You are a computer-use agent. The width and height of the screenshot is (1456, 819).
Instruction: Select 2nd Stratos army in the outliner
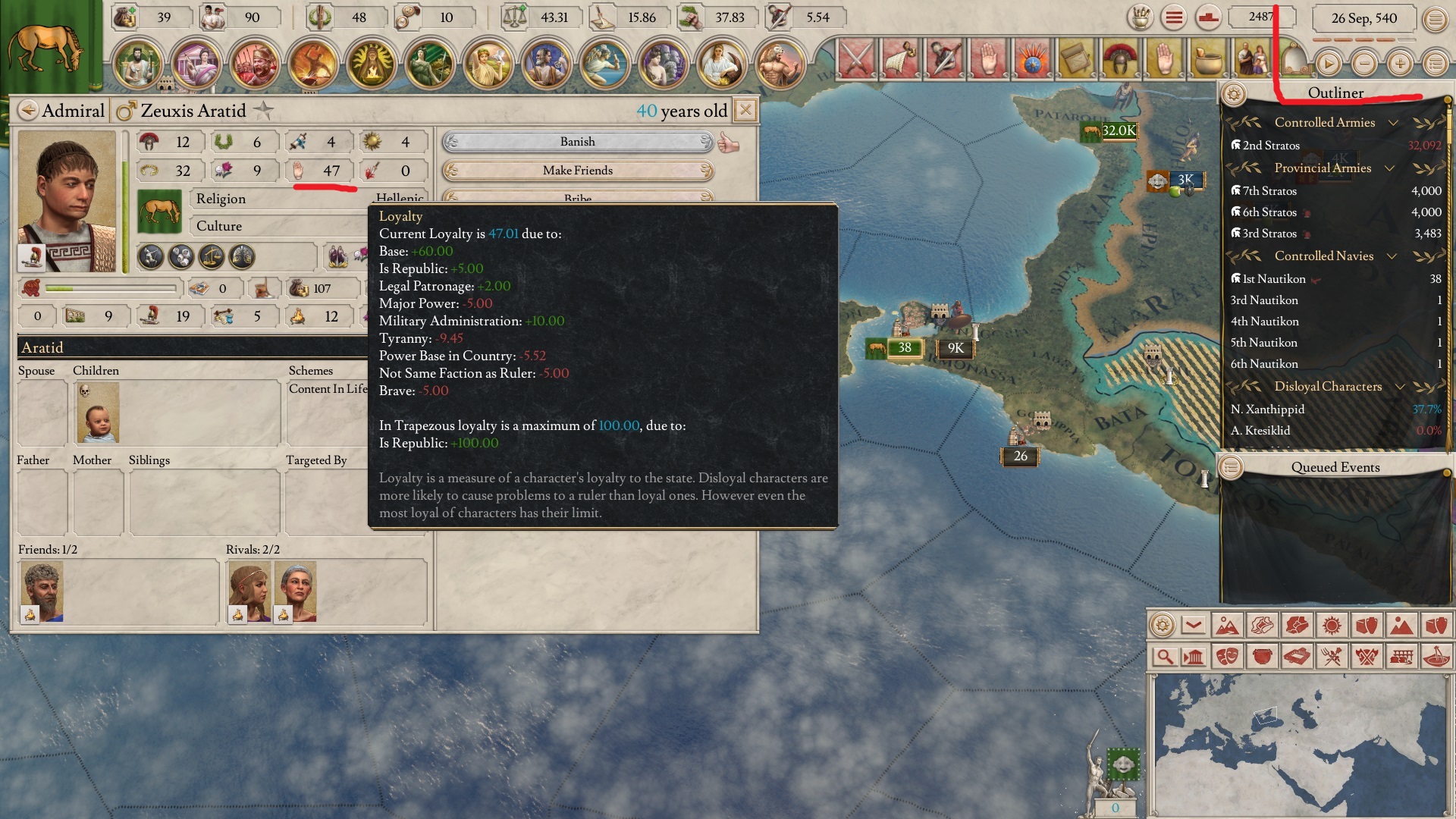pyautogui.click(x=1271, y=146)
